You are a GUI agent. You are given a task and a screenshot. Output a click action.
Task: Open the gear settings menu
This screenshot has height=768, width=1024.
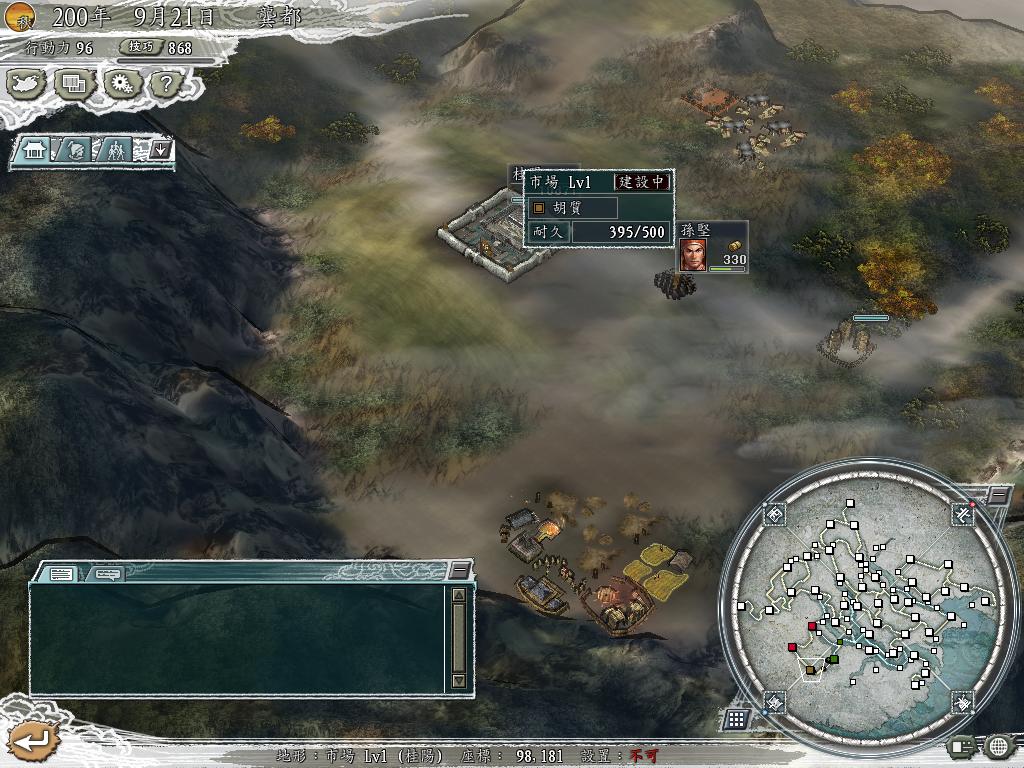coord(120,84)
